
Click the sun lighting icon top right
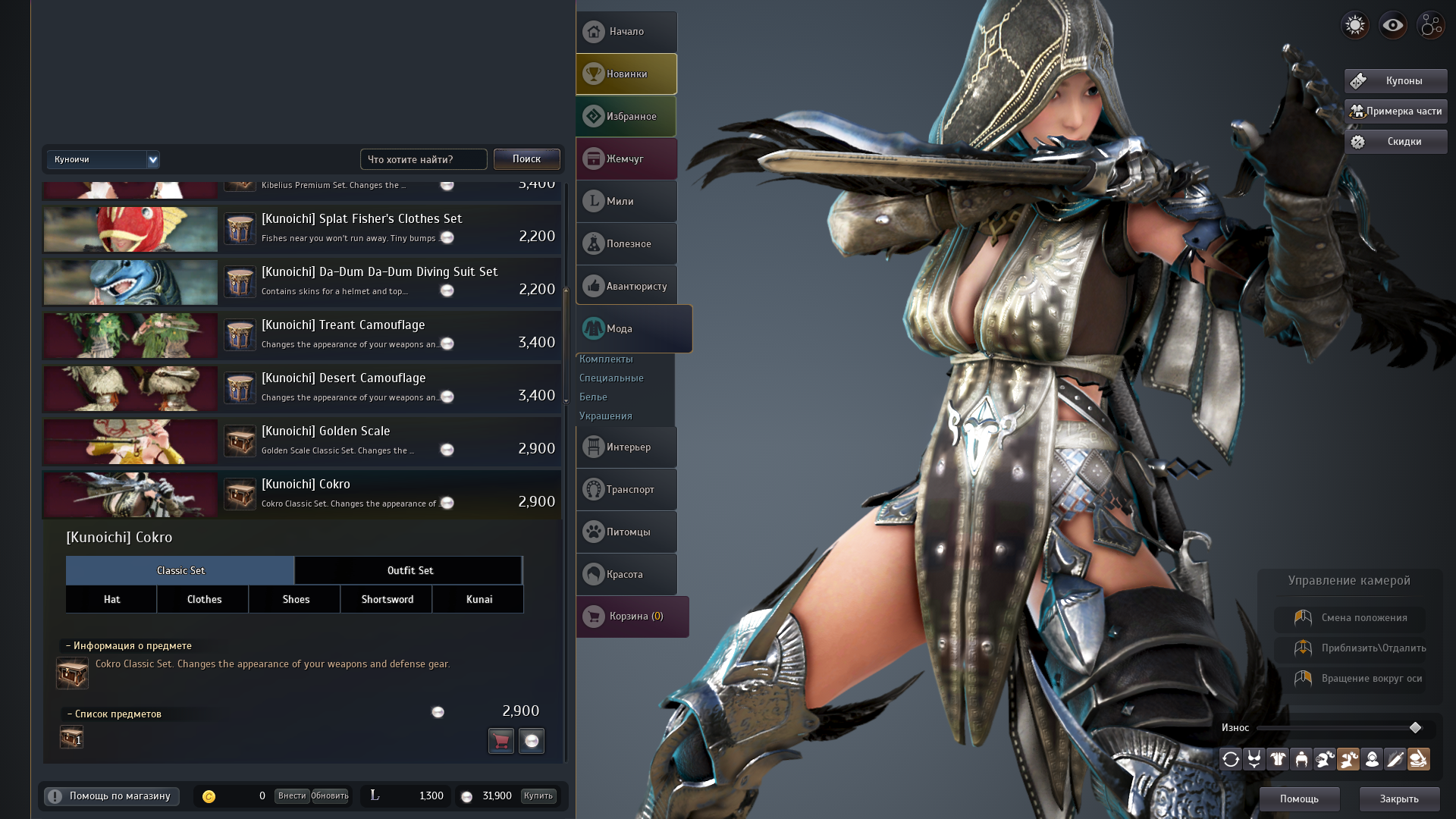(x=1354, y=25)
